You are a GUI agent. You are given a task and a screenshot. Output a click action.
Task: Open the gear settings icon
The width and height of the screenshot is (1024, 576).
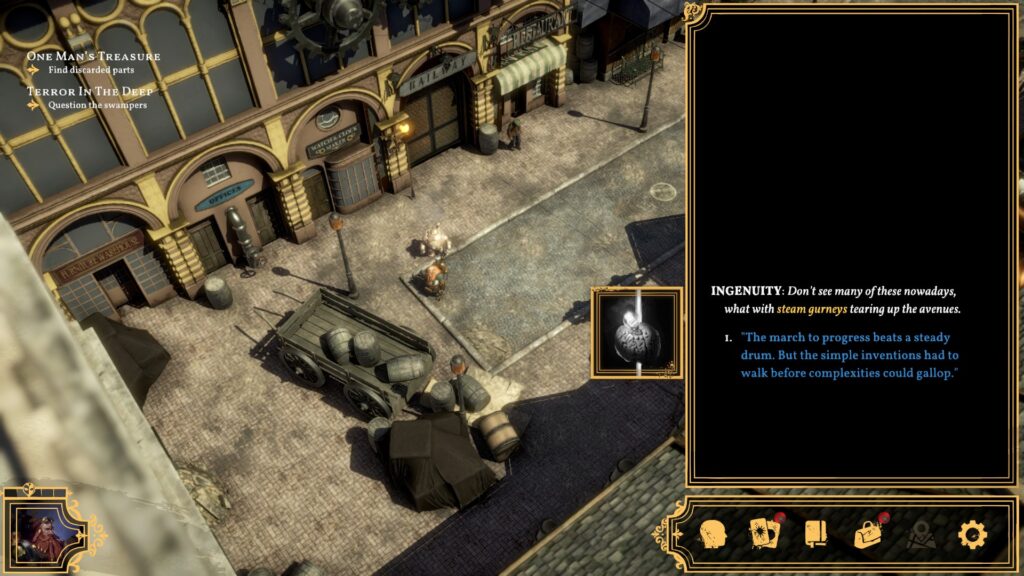coord(972,534)
